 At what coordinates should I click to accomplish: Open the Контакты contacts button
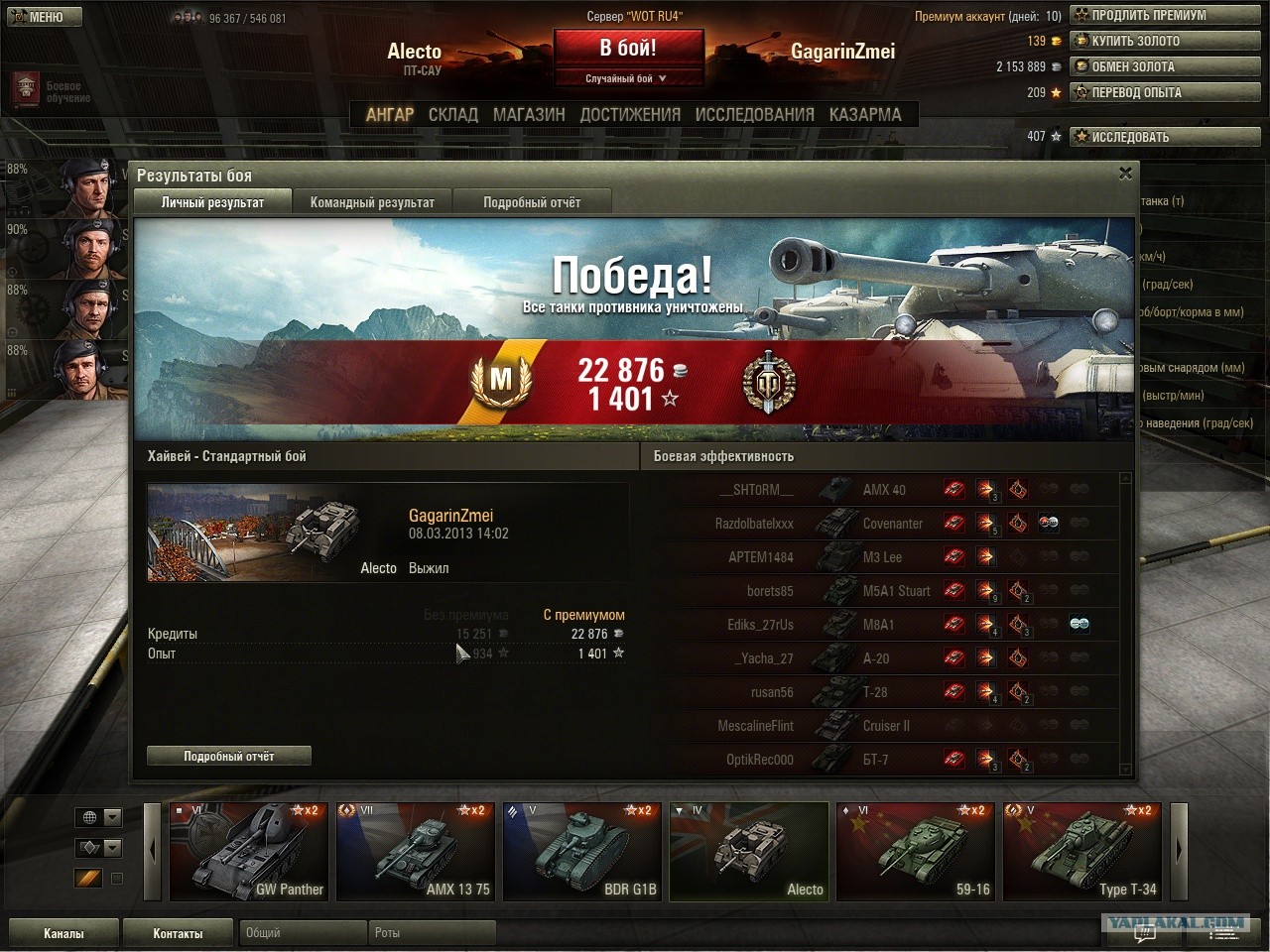[x=178, y=933]
